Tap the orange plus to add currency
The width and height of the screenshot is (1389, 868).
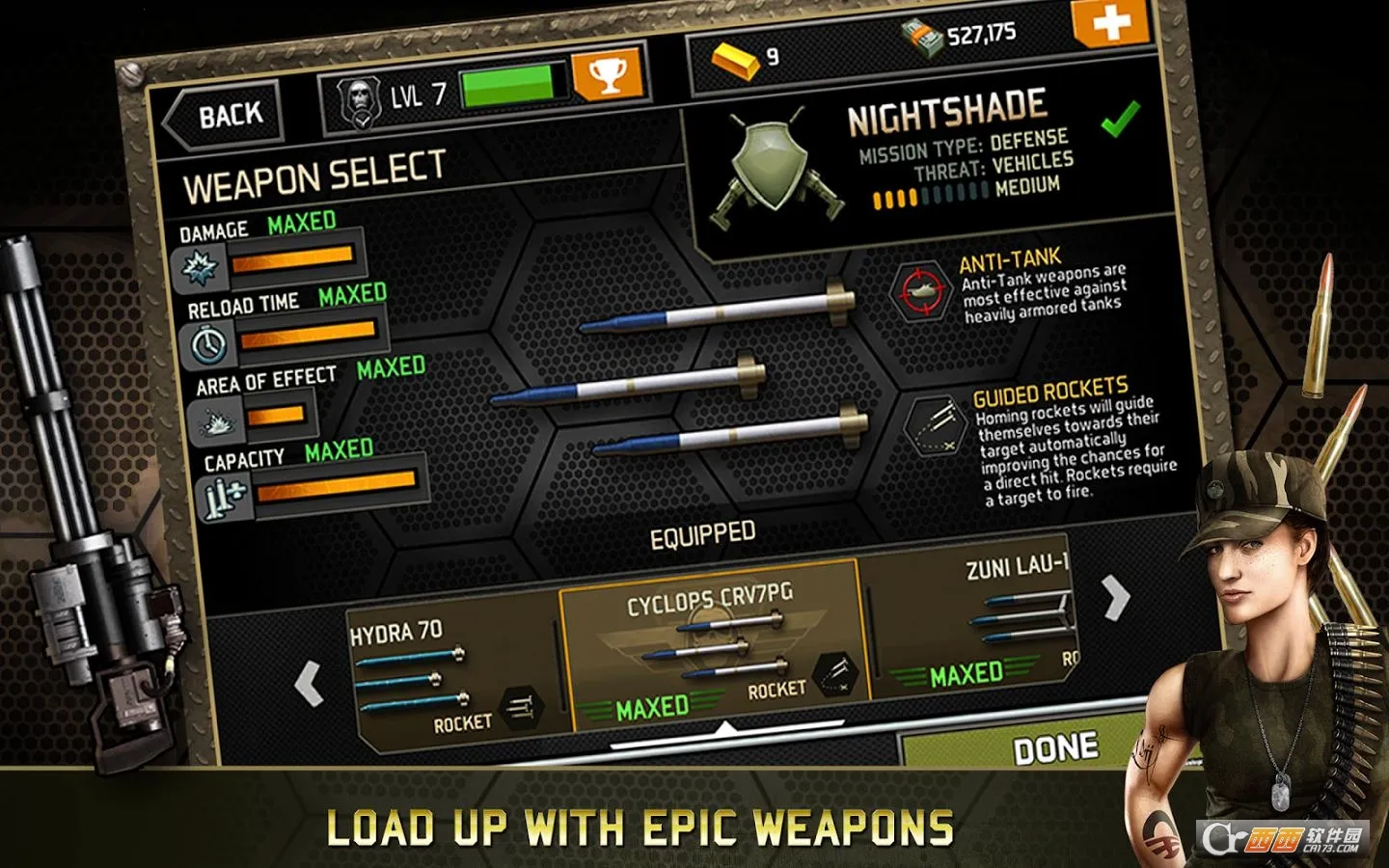coord(1110,21)
